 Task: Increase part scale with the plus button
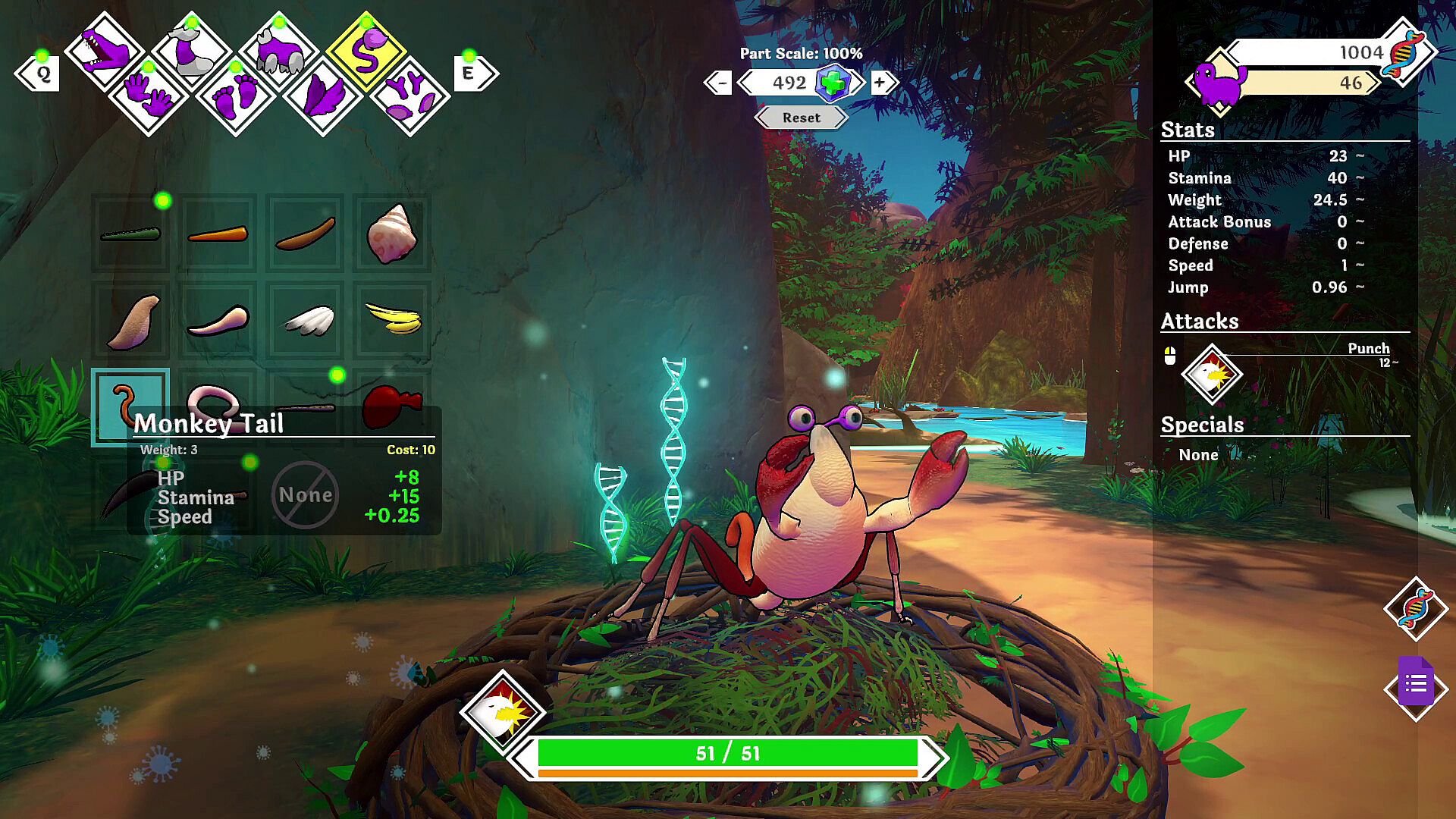[880, 83]
